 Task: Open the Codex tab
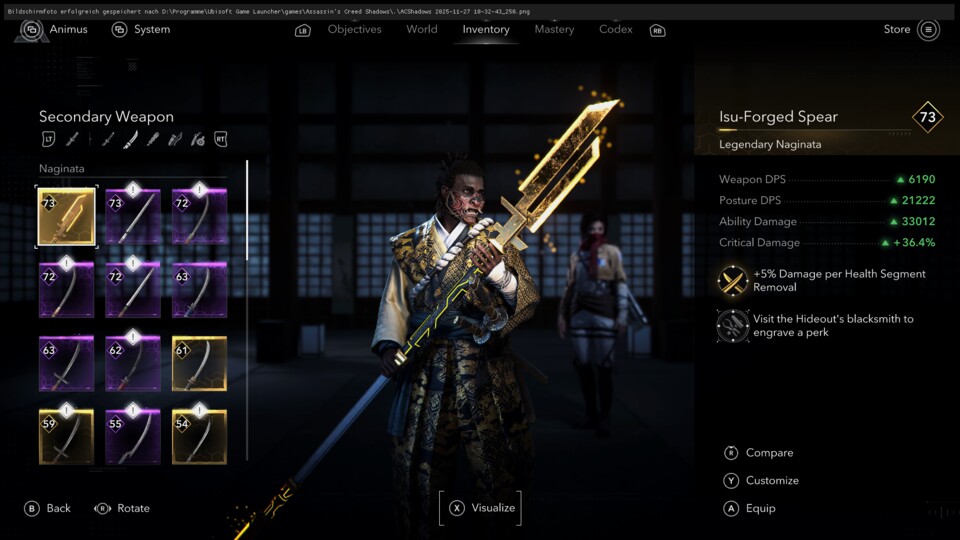tap(616, 30)
